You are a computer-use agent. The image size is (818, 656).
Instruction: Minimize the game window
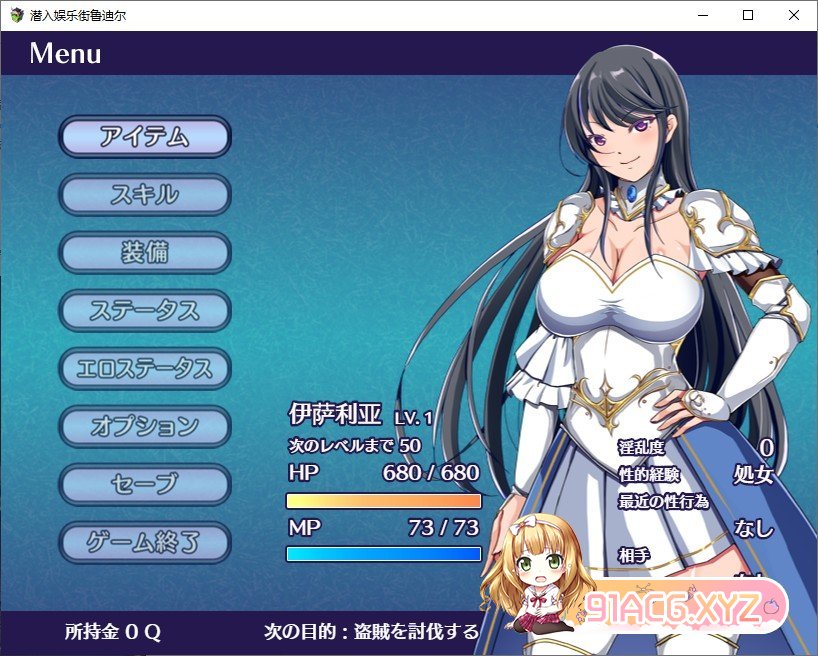click(702, 15)
